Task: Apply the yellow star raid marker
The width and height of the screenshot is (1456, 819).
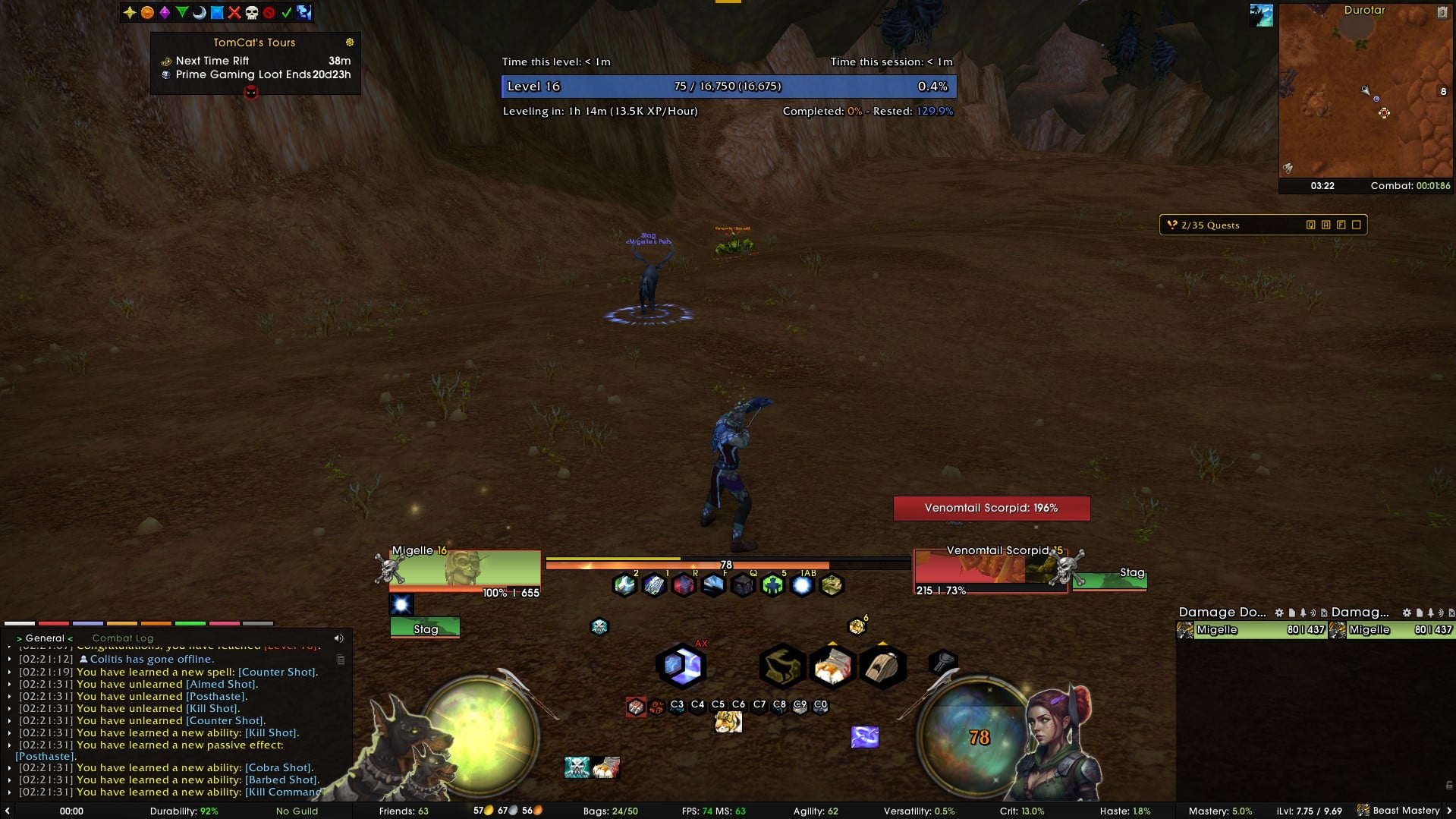Action: click(x=130, y=12)
